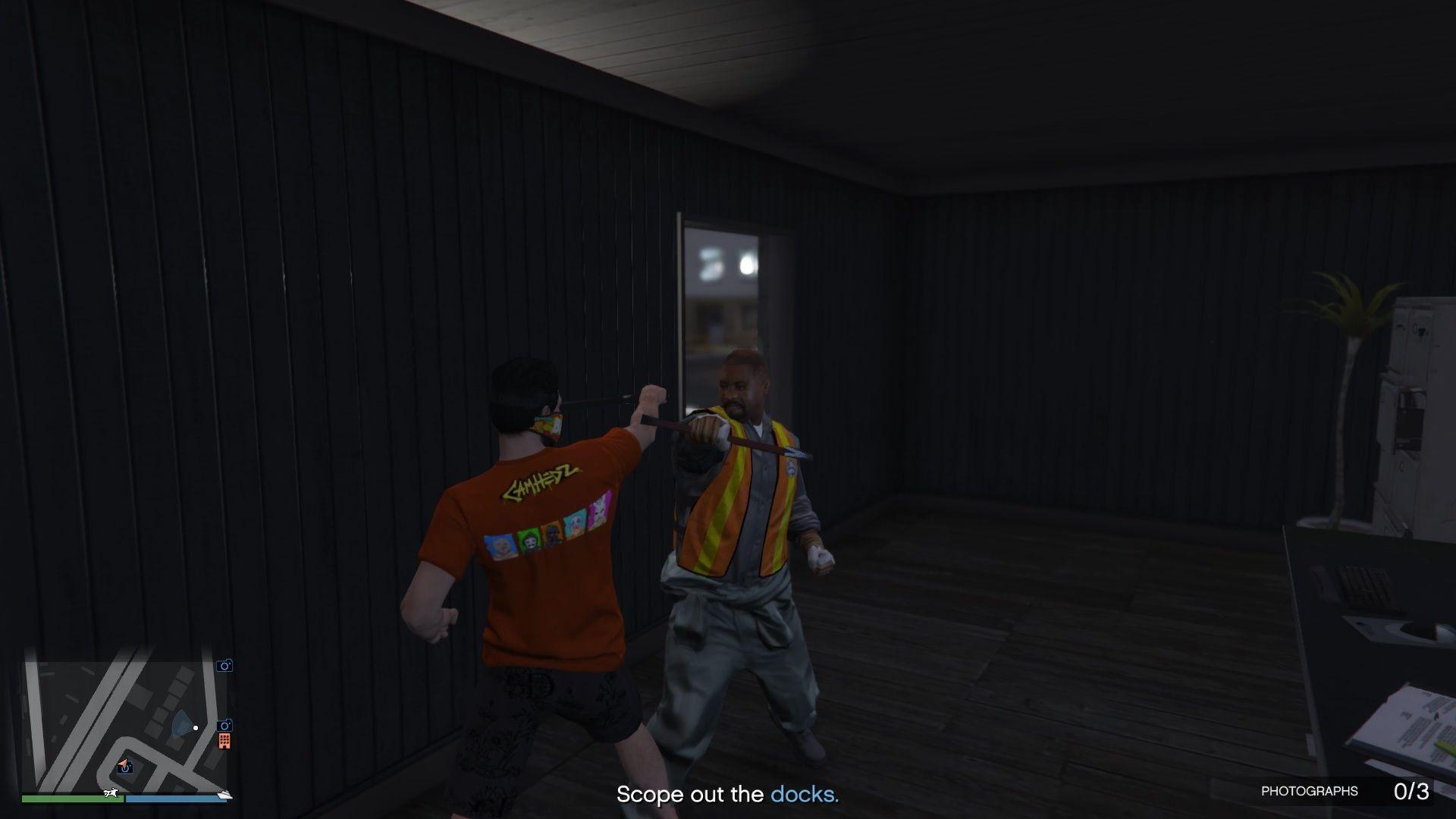Viewport: 1456px width, 819px height.
Task: Click the lower camera photo-spot icon on minimap
Action: click(x=224, y=726)
